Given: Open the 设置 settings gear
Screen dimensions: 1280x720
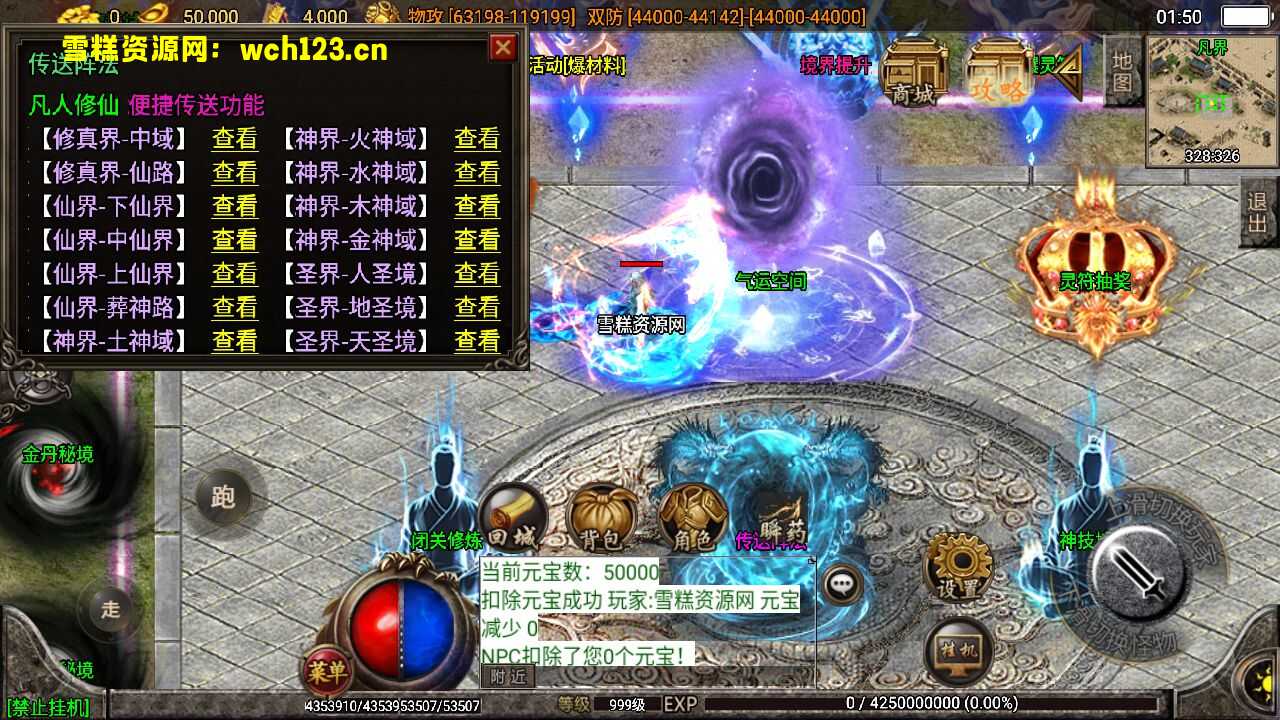Looking at the screenshot, I should coord(958,567).
